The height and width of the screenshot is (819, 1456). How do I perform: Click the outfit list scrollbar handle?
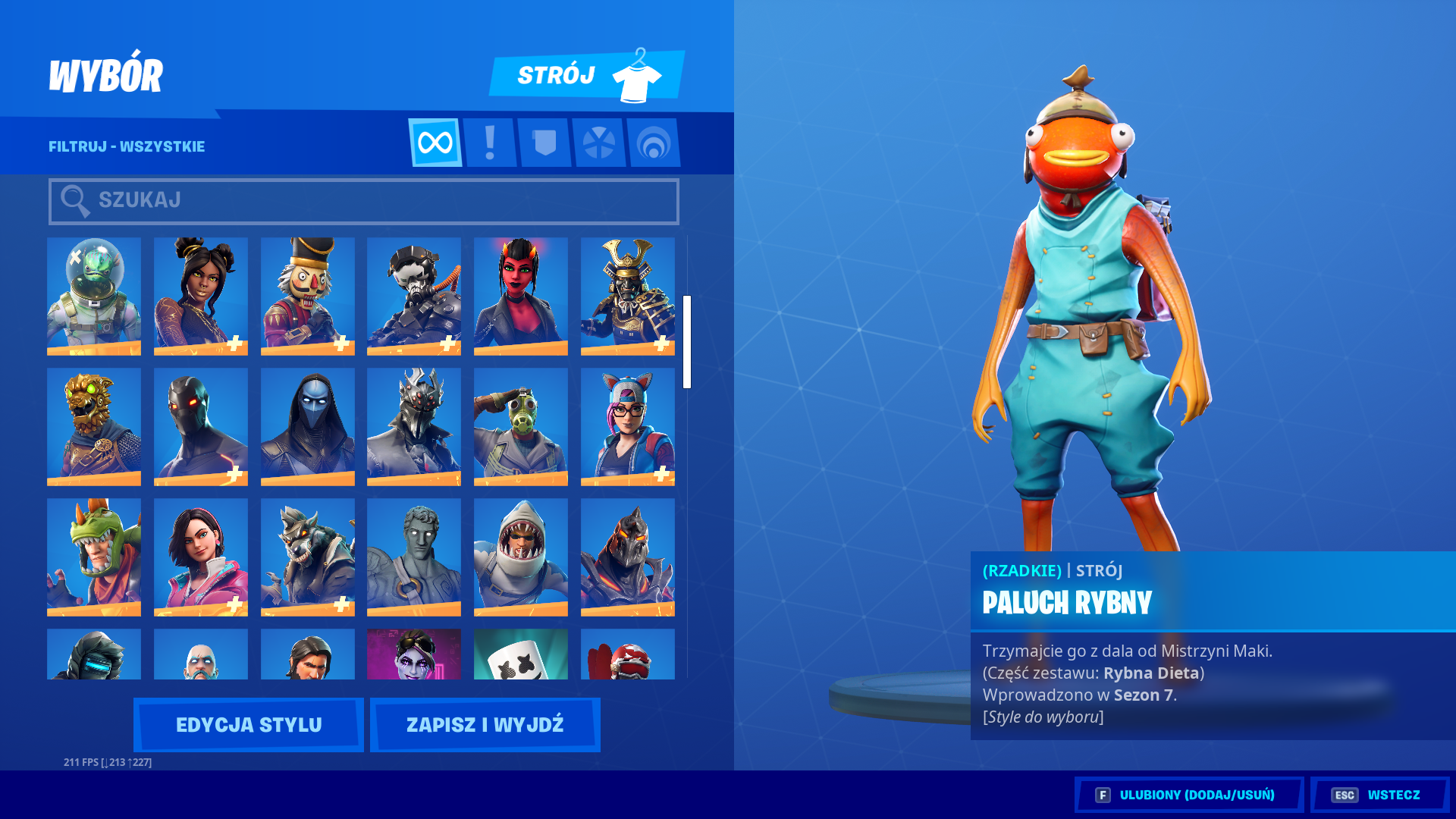pyautogui.click(x=687, y=341)
